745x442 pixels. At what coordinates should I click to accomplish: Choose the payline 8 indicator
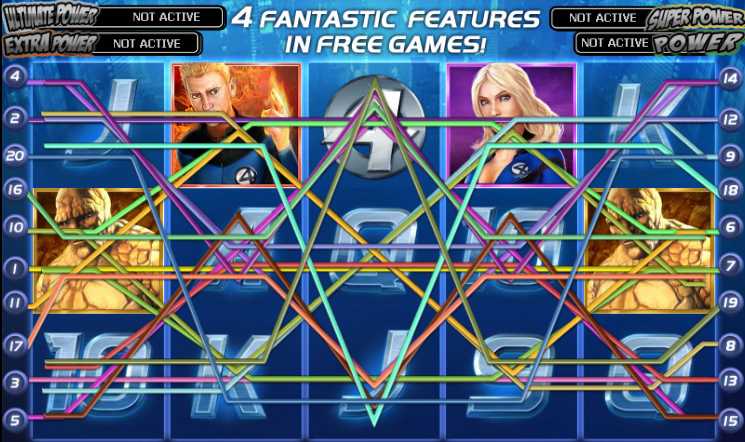tap(730, 344)
